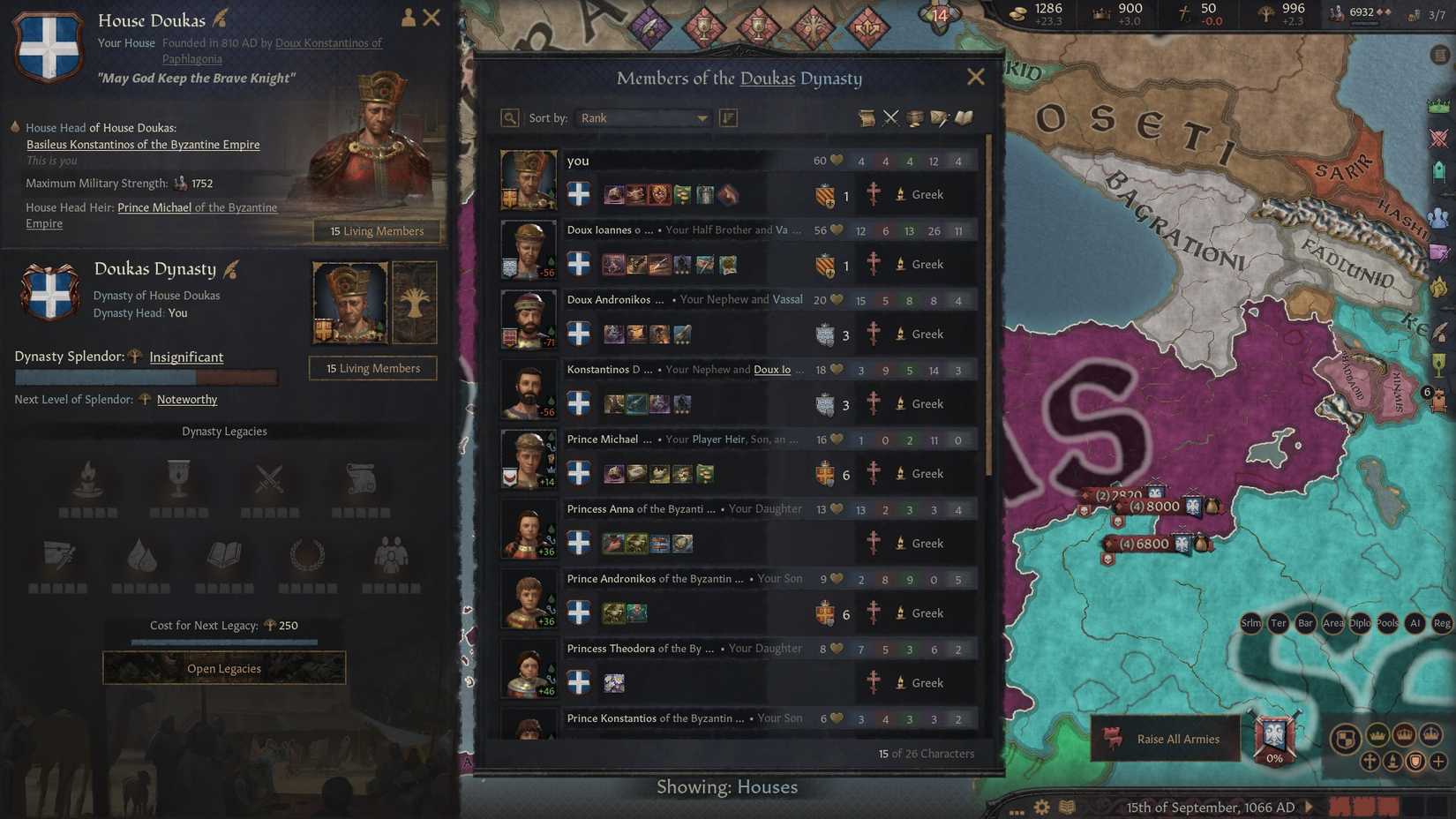Click the Raise All Armies button
This screenshot has width=1456, height=819.
tap(1165, 739)
